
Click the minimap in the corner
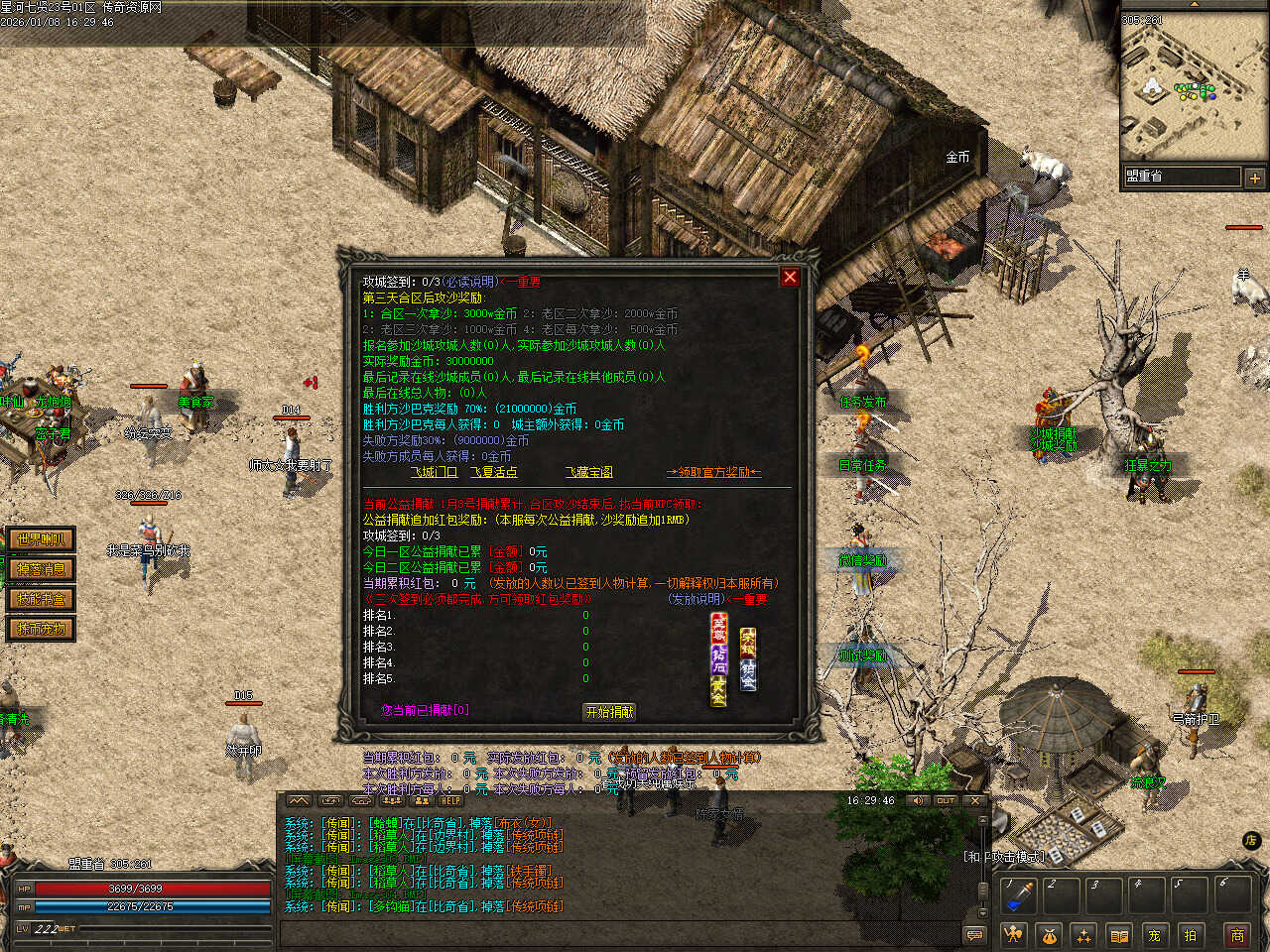pyautogui.click(x=1181, y=87)
